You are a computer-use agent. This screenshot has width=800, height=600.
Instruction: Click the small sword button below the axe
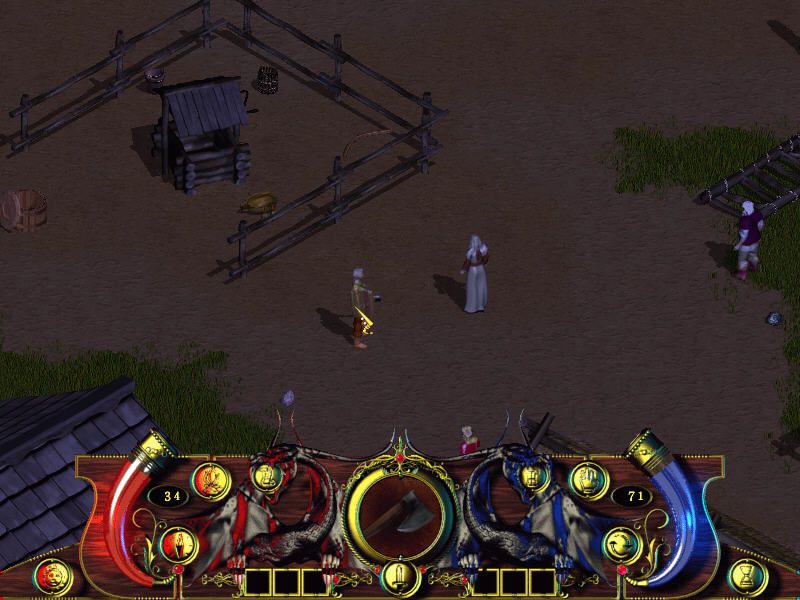399,579
